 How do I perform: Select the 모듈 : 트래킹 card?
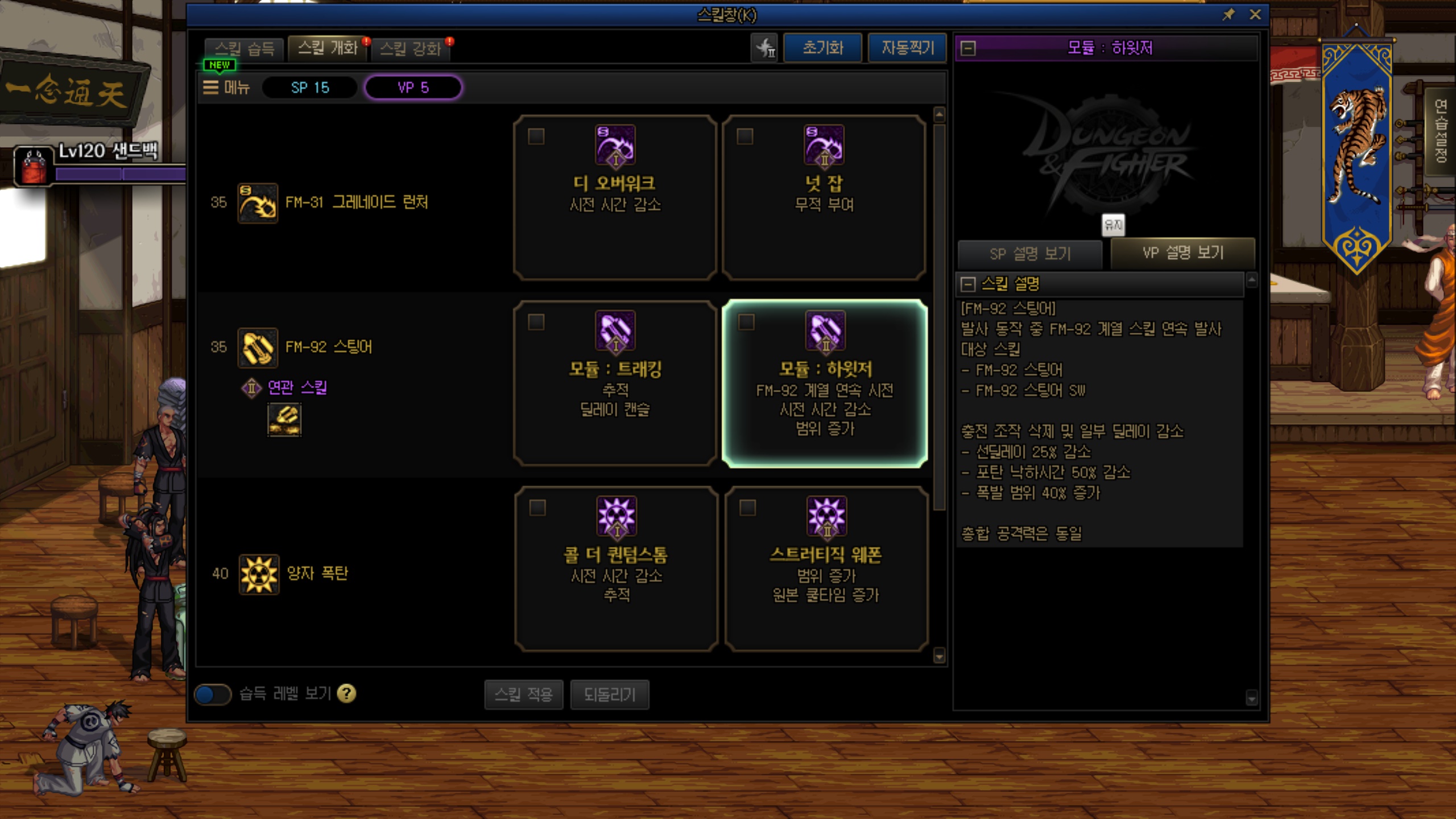pos(615,383)
